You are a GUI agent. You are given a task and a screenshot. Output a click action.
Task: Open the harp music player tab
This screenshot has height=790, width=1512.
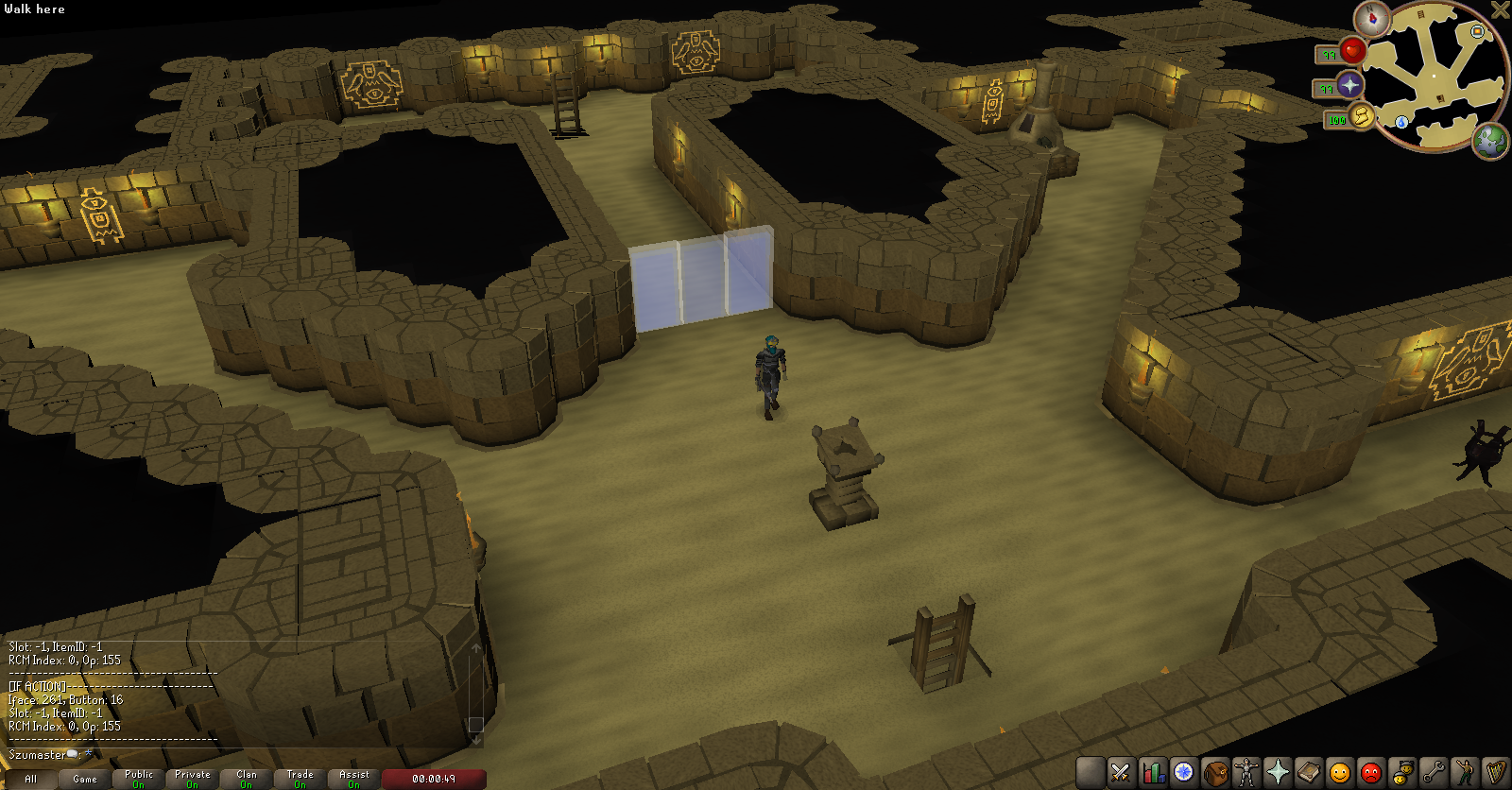pos(1495,772)
